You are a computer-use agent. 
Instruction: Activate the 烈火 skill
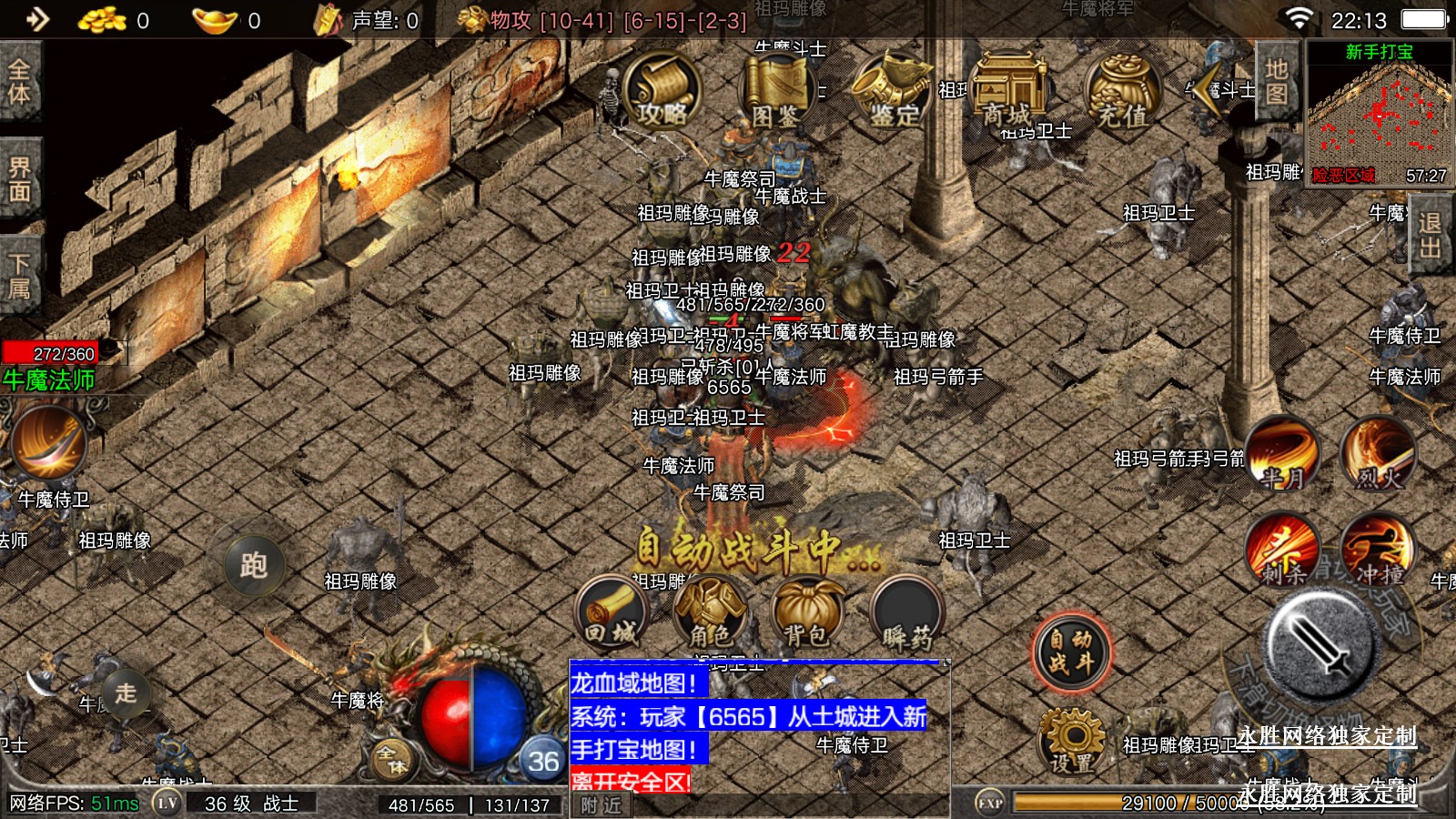[1378, 452]
